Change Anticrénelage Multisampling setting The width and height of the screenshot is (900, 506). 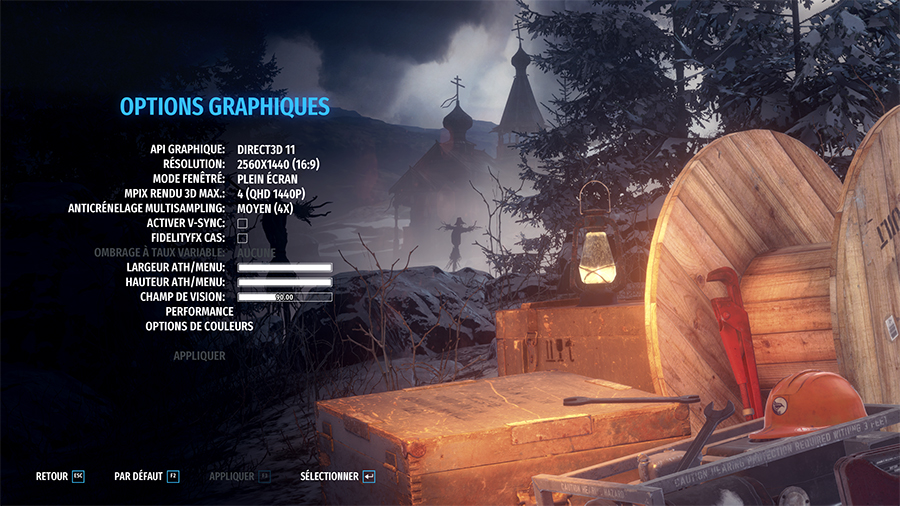tap(263, 208)
